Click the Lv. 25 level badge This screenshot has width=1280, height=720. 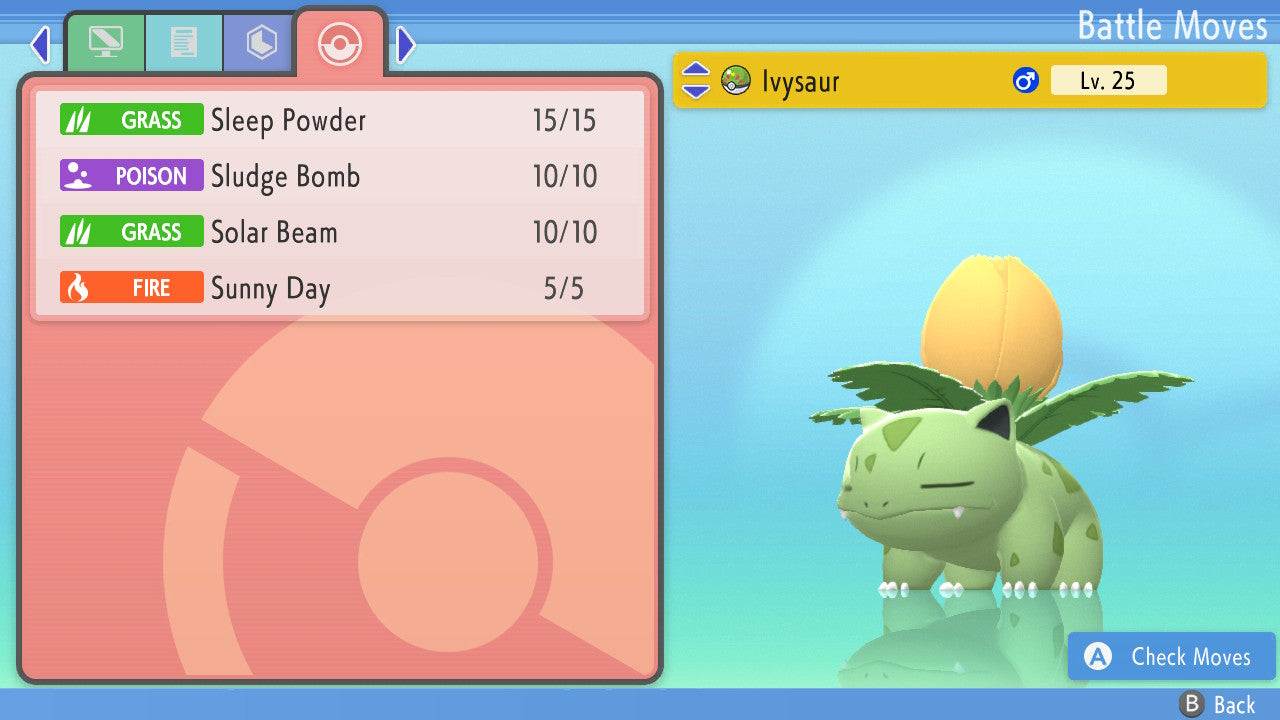1108,80
